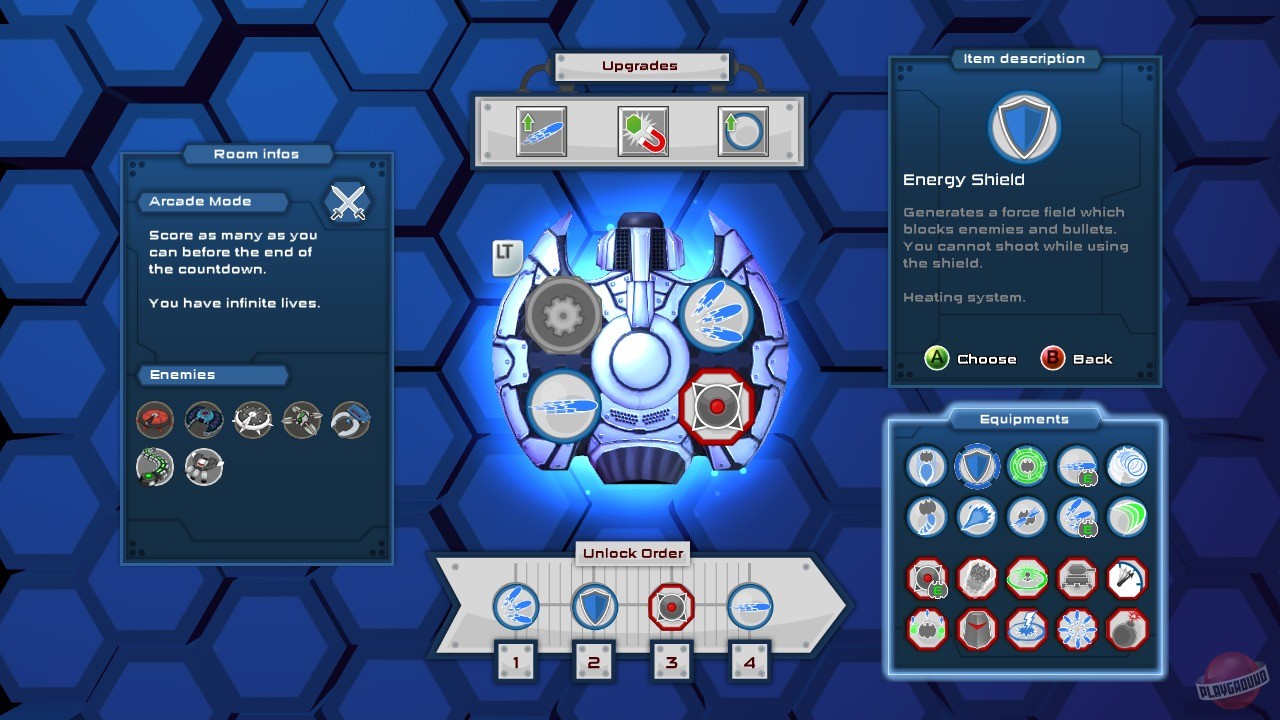Click the shield upgrade icon in Upgrades
This screenshot has height=720, width=1280.
(x=742, y=130)
